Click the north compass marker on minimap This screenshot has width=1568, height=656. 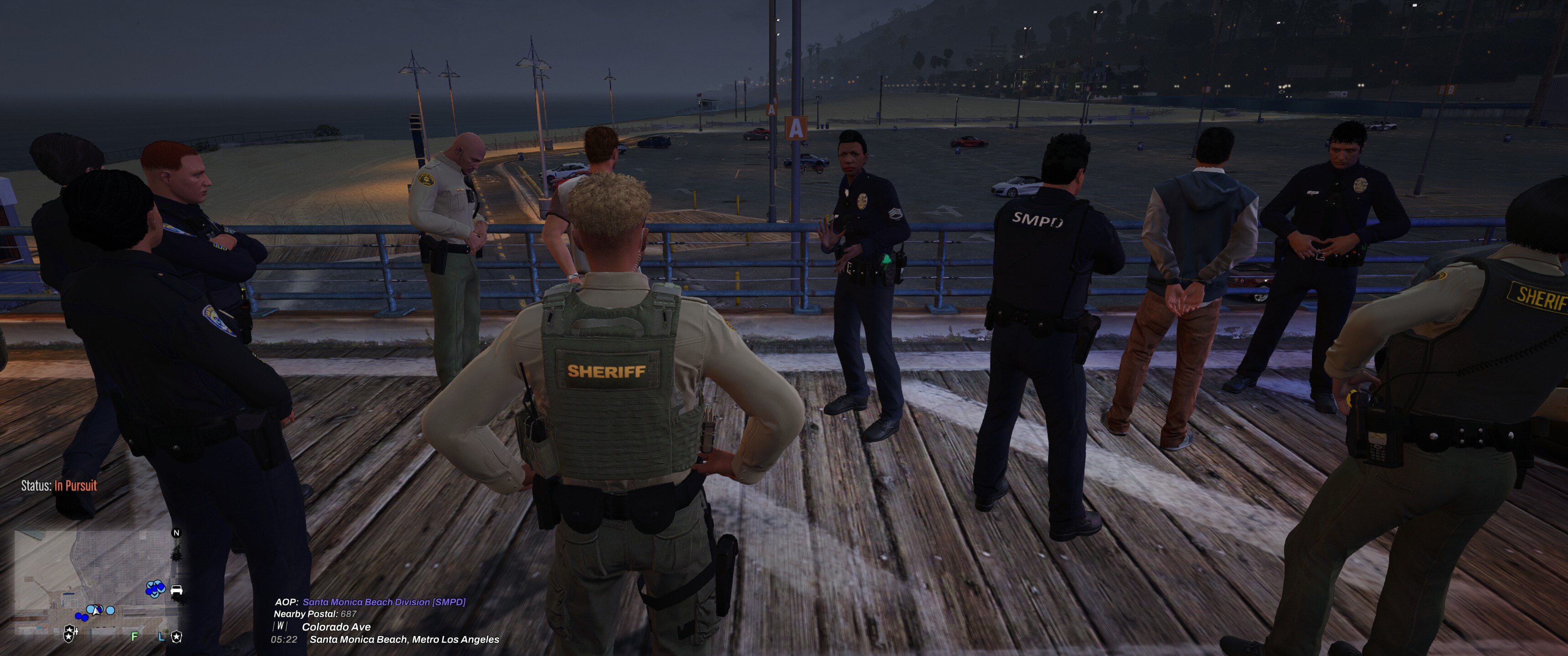pyautogui.click(x=176, y=533)
